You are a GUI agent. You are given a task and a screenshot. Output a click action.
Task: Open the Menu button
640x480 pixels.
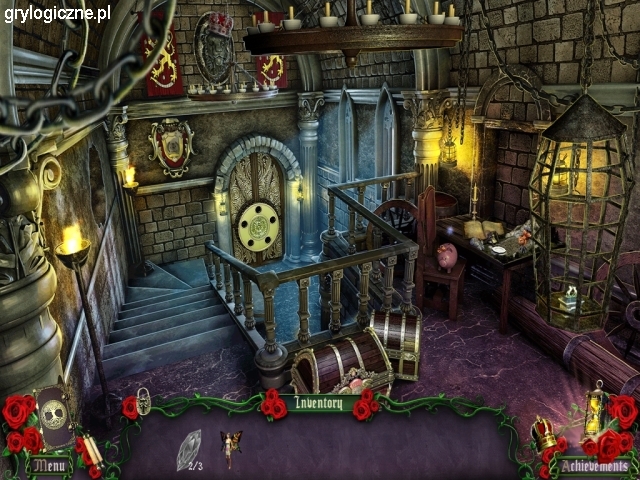click(x=49, y=465)
